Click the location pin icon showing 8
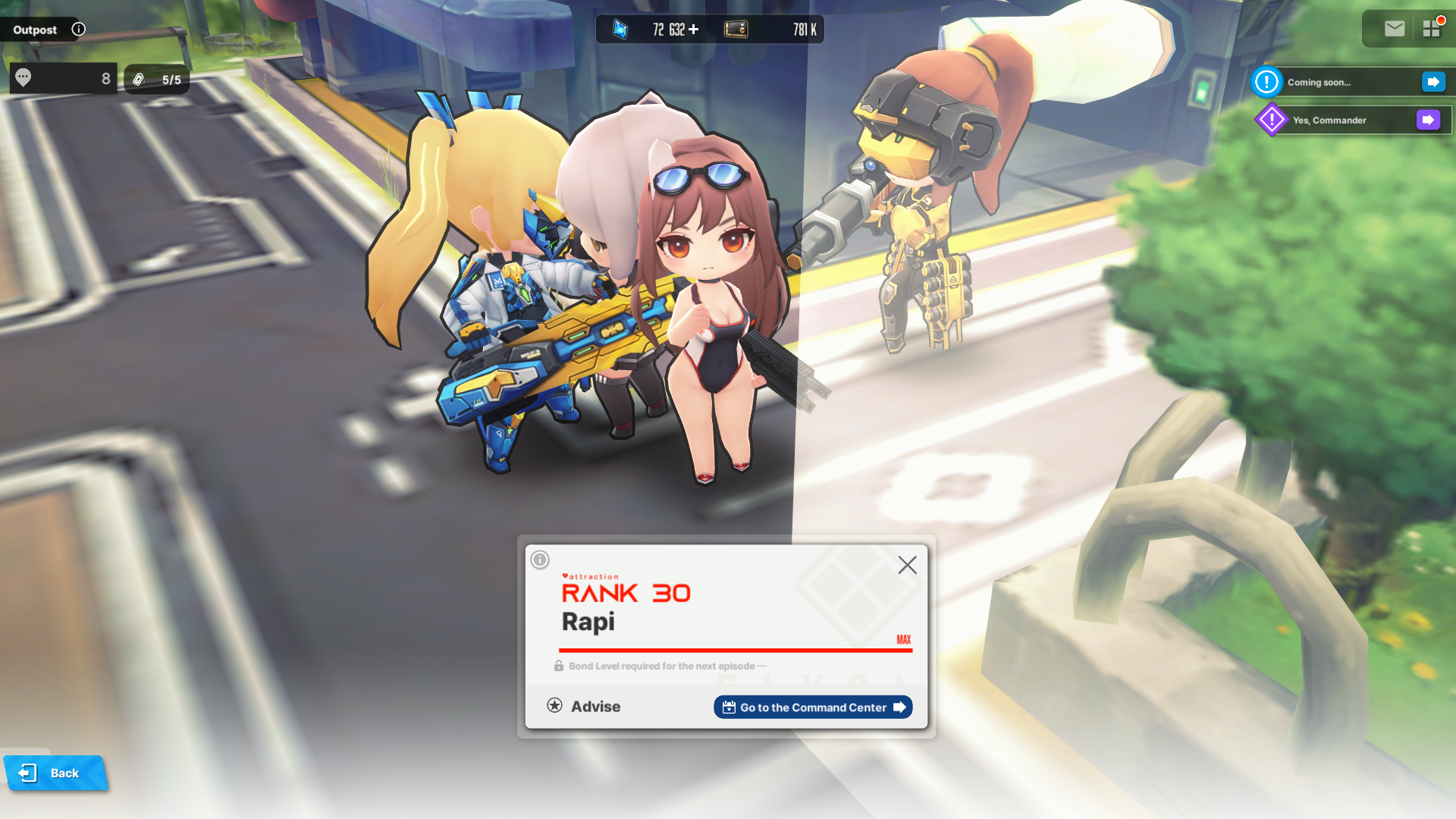The image size is (1456, 819). coord(24,77)
